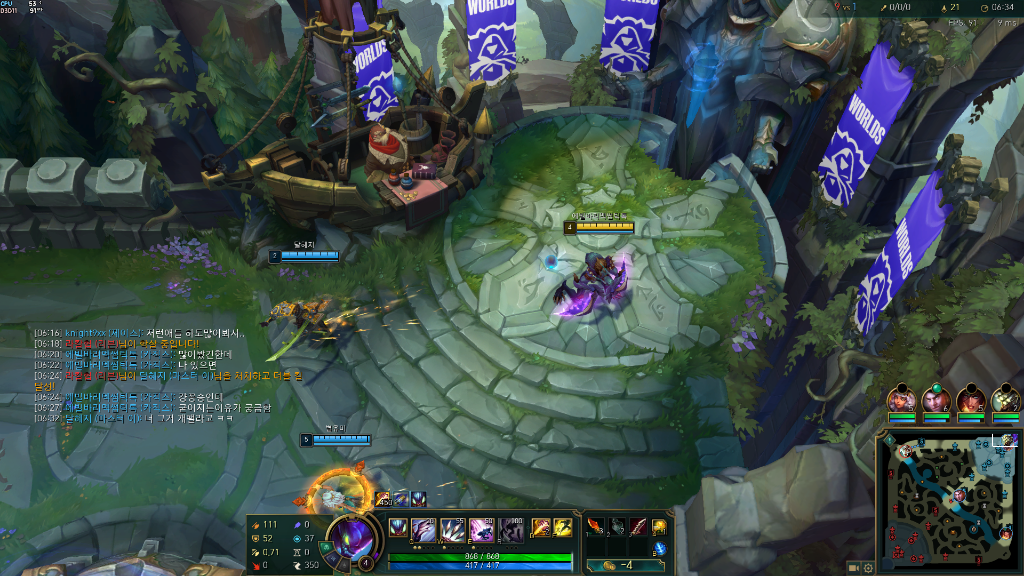Open minimap options gear button

pyautogui.click(x=868, y=567)
